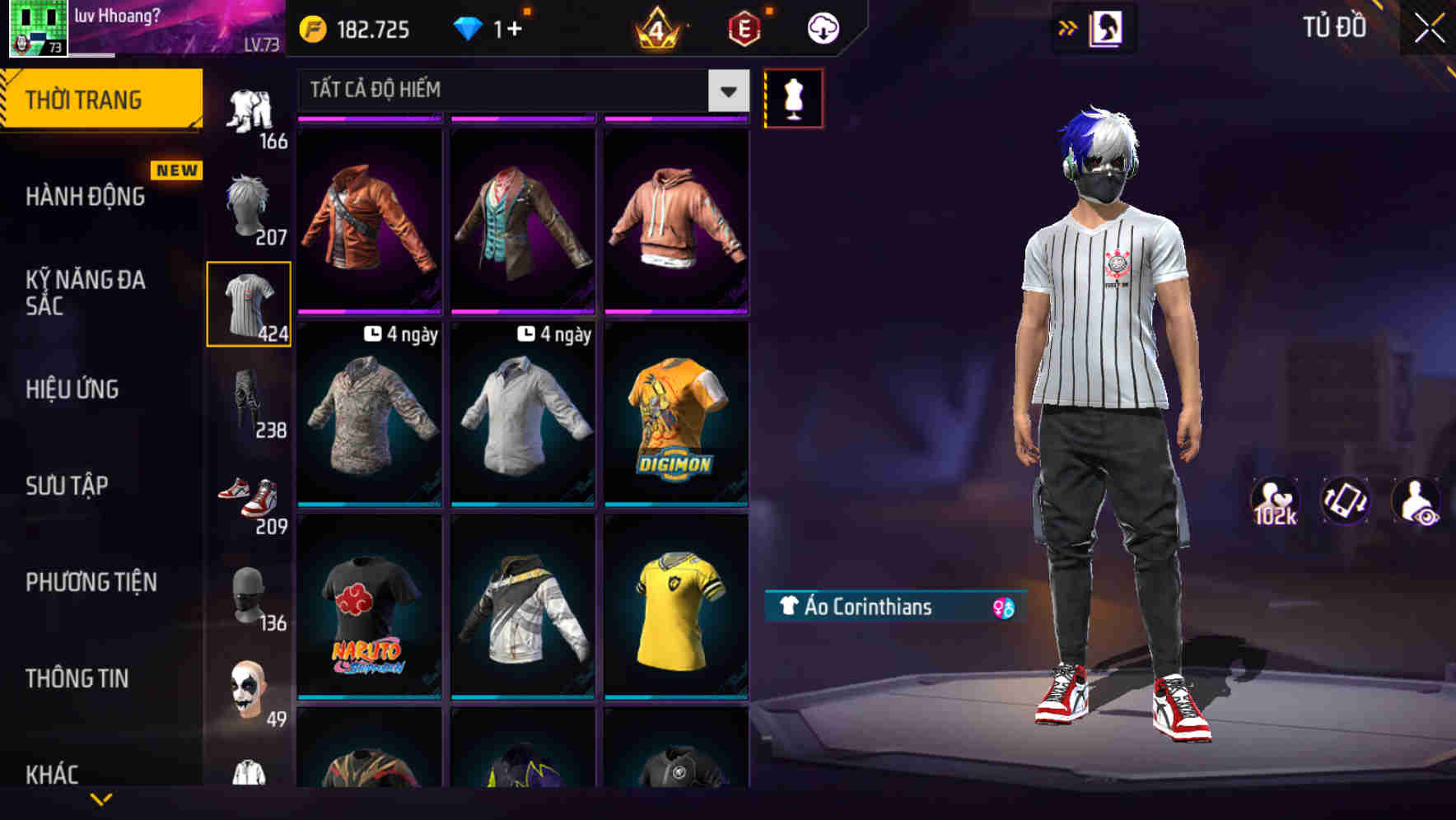Select the hair category icon
Screen dimensions: 1456x820
pyautogui.click(x=250, y=204)
